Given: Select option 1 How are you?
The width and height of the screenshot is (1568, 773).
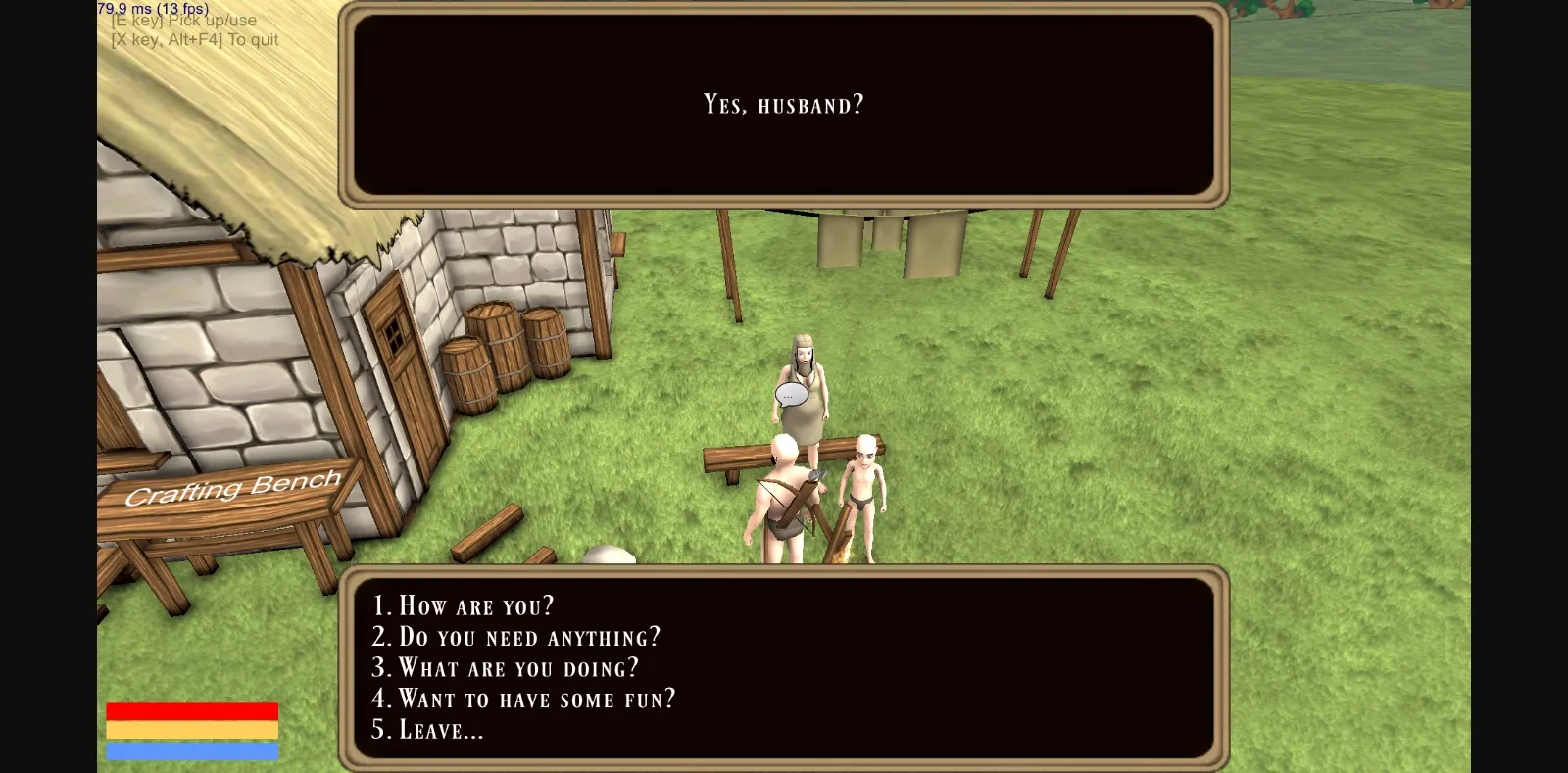Looking at the screenshot, I should 464,605.
